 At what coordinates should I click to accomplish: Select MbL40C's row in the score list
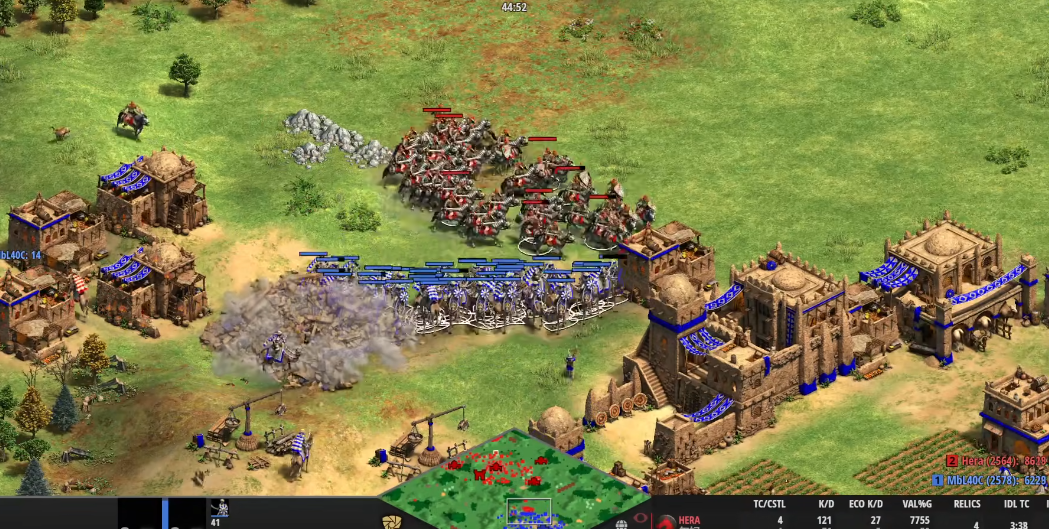tap(990, 481)
